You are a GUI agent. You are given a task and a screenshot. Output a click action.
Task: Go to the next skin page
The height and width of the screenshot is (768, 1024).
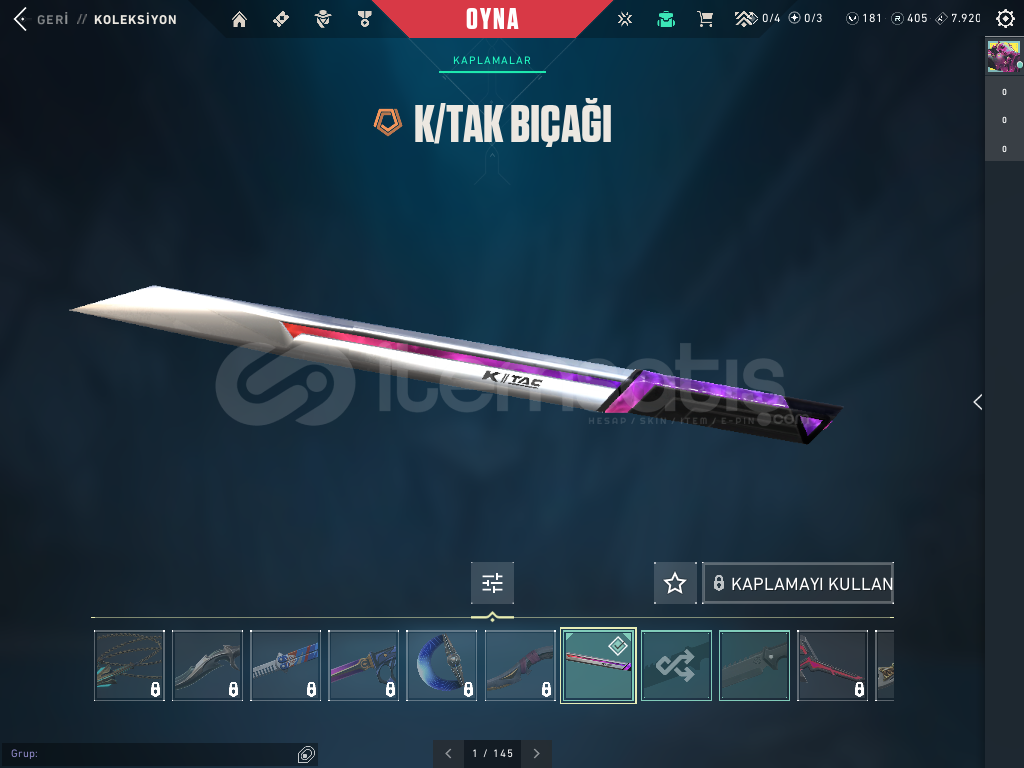pos(537,754)
